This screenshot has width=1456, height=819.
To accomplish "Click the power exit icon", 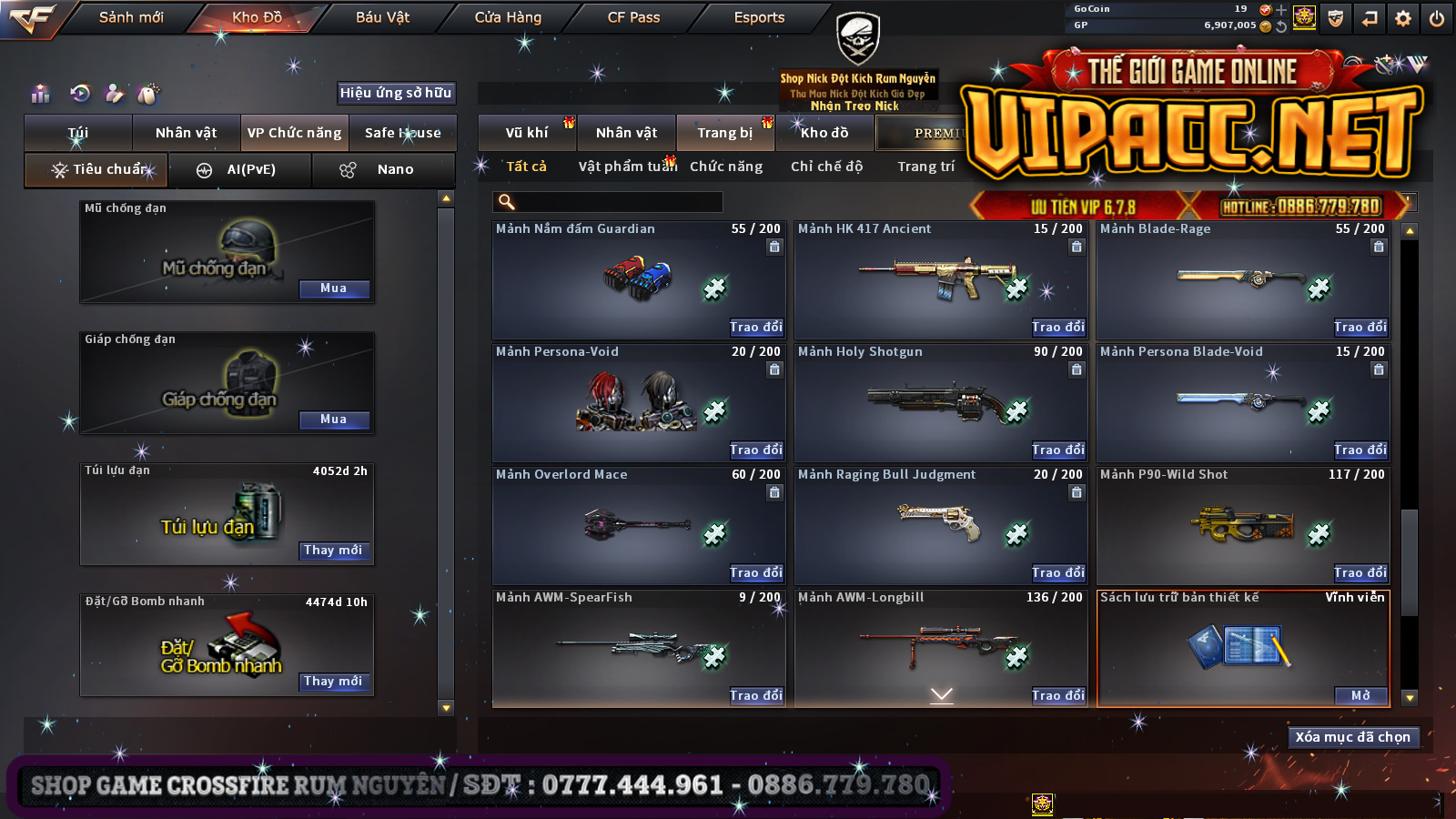I will 1437,18.
